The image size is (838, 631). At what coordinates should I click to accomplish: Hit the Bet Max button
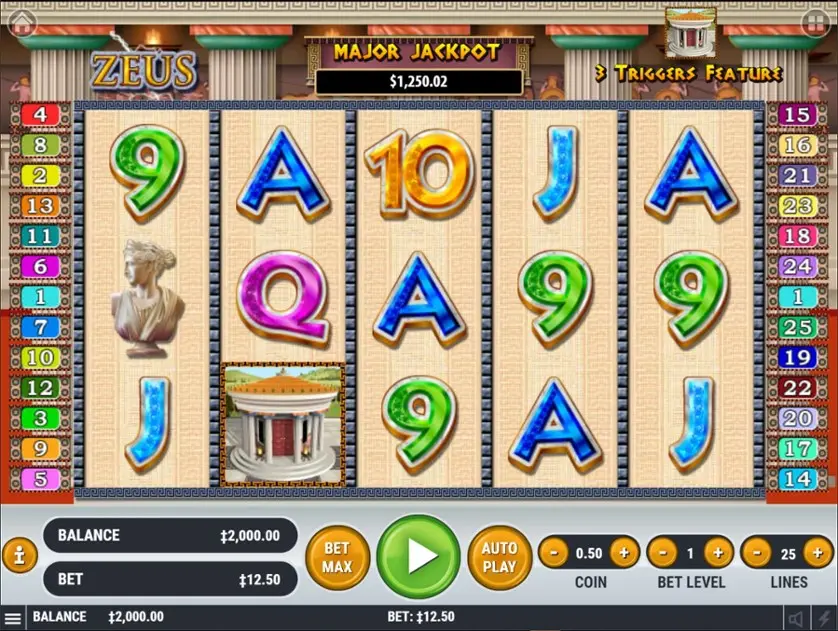[x=338, y=557]
